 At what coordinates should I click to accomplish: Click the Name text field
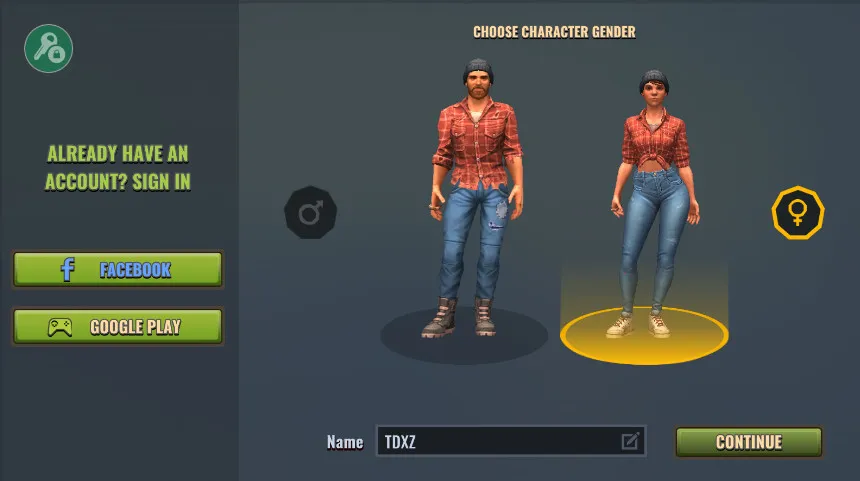pyautogui.click(x=495, y=441)
